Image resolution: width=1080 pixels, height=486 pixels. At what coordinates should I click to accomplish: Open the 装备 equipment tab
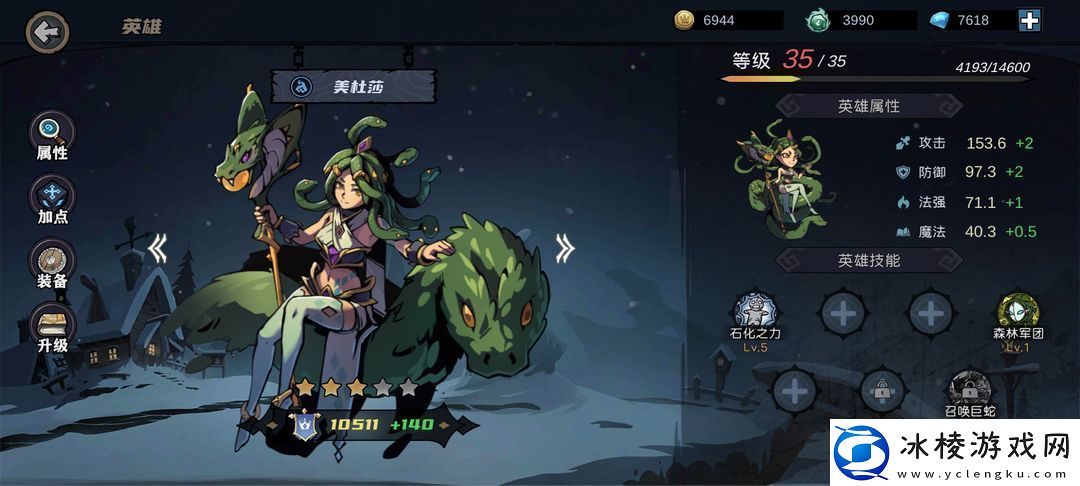(52, 262)
